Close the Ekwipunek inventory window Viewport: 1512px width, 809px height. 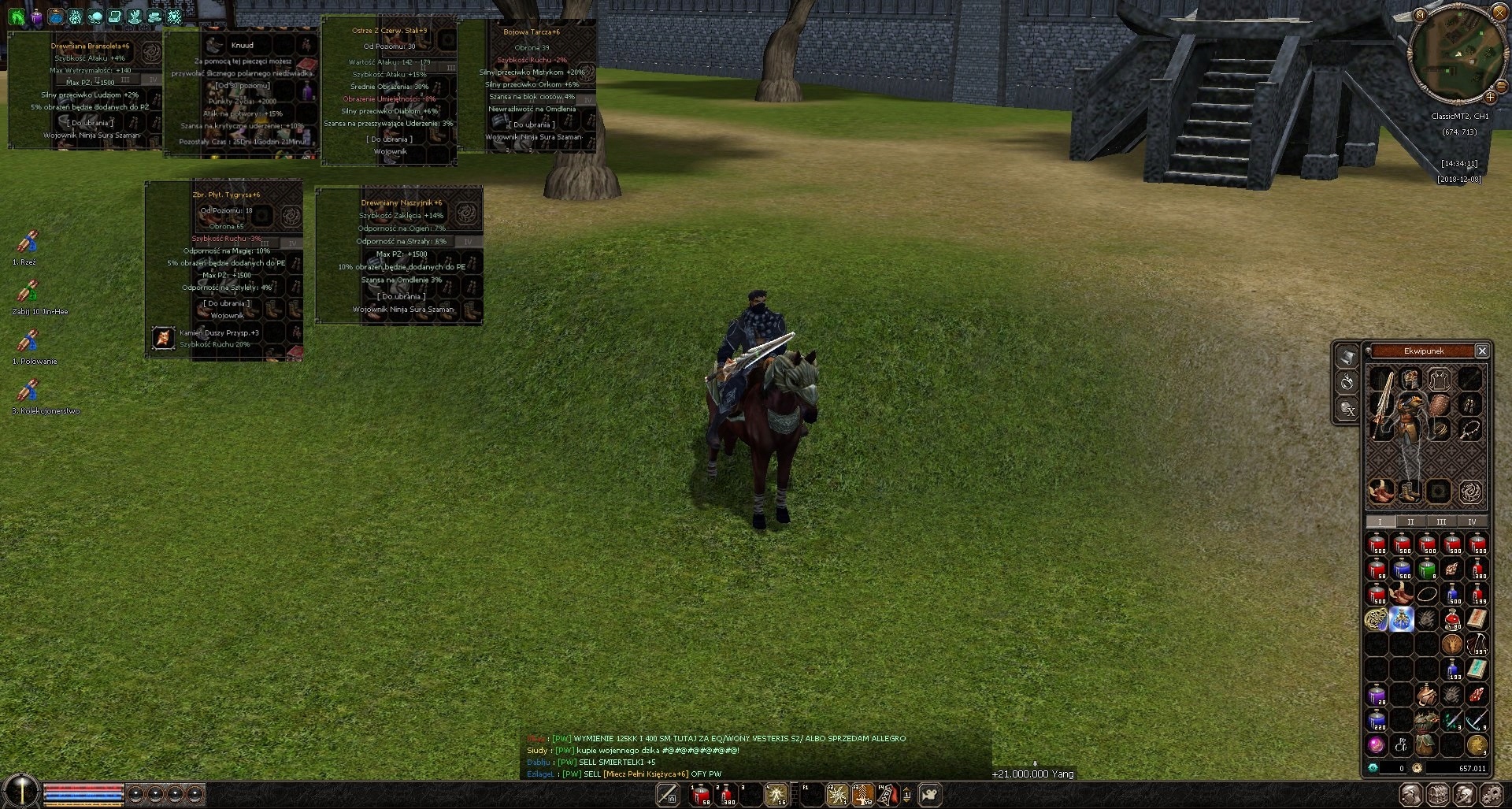[1481, 351]
